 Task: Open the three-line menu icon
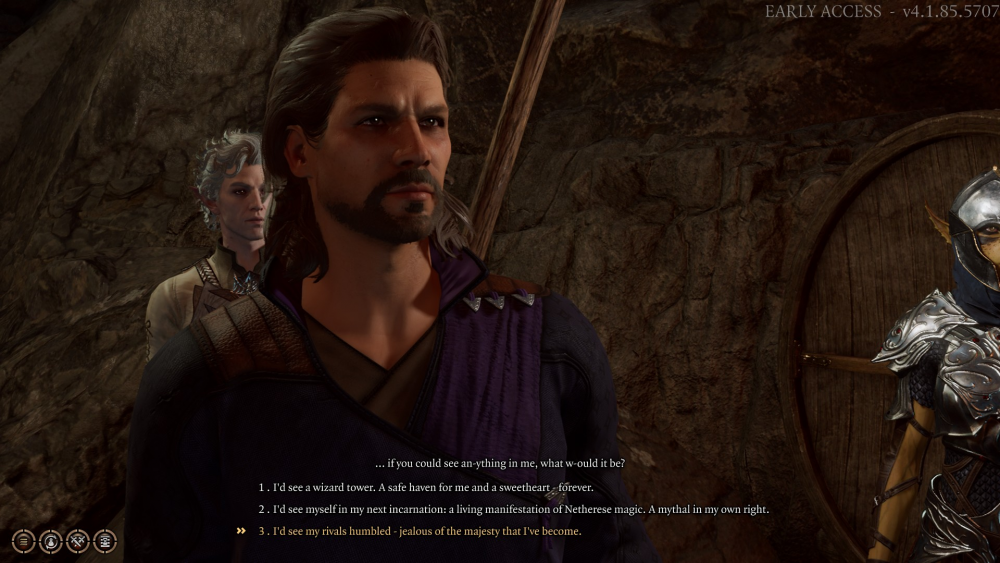pyautogui.click(x=24, y=541)
